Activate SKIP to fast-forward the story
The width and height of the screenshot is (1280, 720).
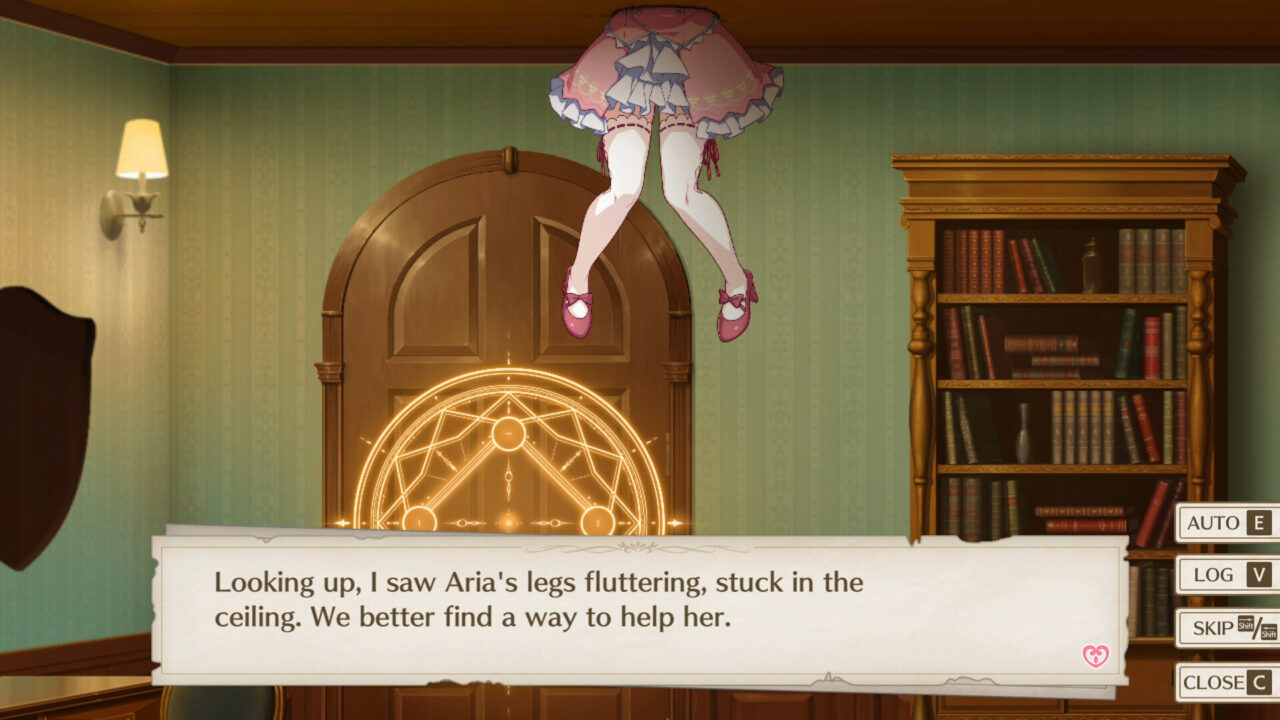tap(1210, 629)
